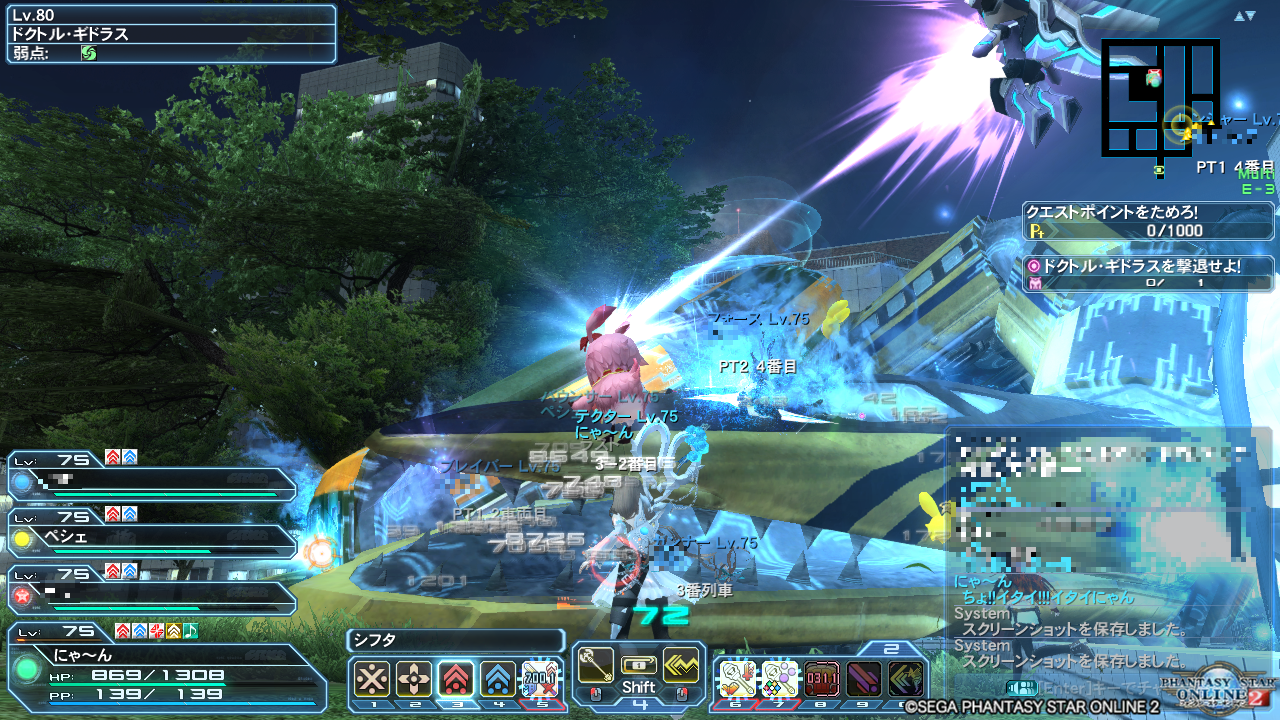1280x720 pixels.
Task: Use the X-shaped technique in slot 1
Action: [372, 679]
